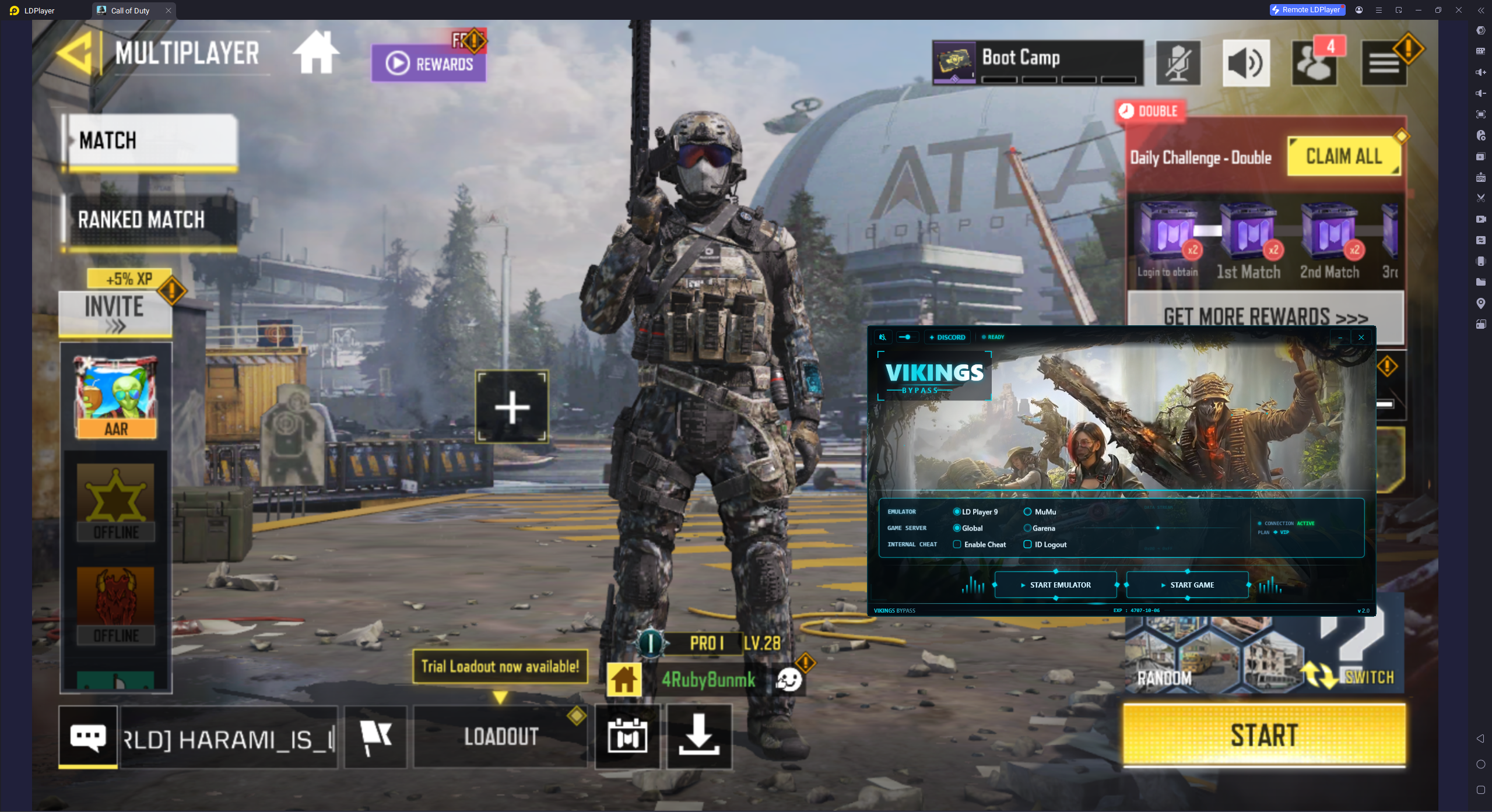Claim all Daily Challenge rewards
Image resolution: width=1492 pixels, height=812 pixels.
coord(1344,156)
